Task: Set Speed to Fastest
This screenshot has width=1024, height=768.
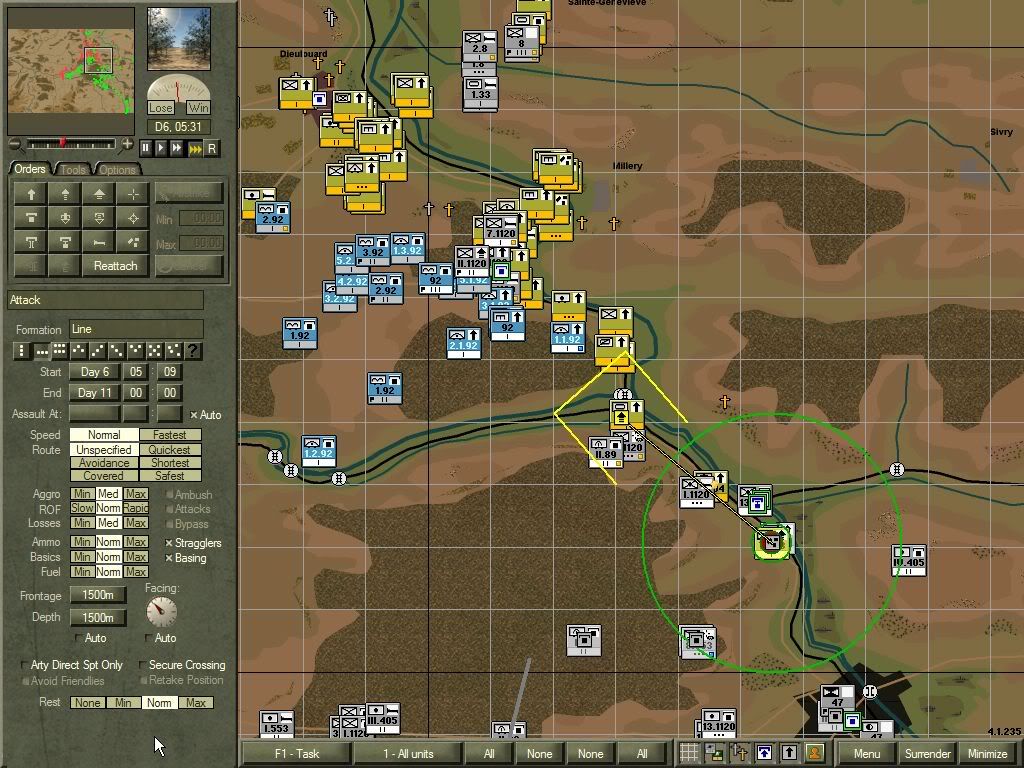Action: (169, 435)
